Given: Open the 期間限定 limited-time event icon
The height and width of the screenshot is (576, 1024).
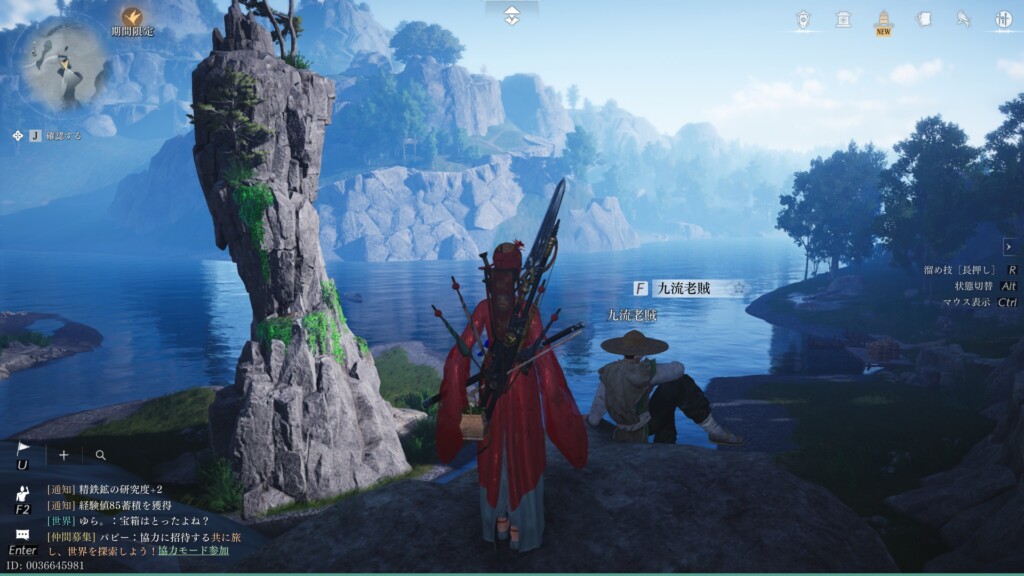Looking at the screenshot, I should point(132,17).
